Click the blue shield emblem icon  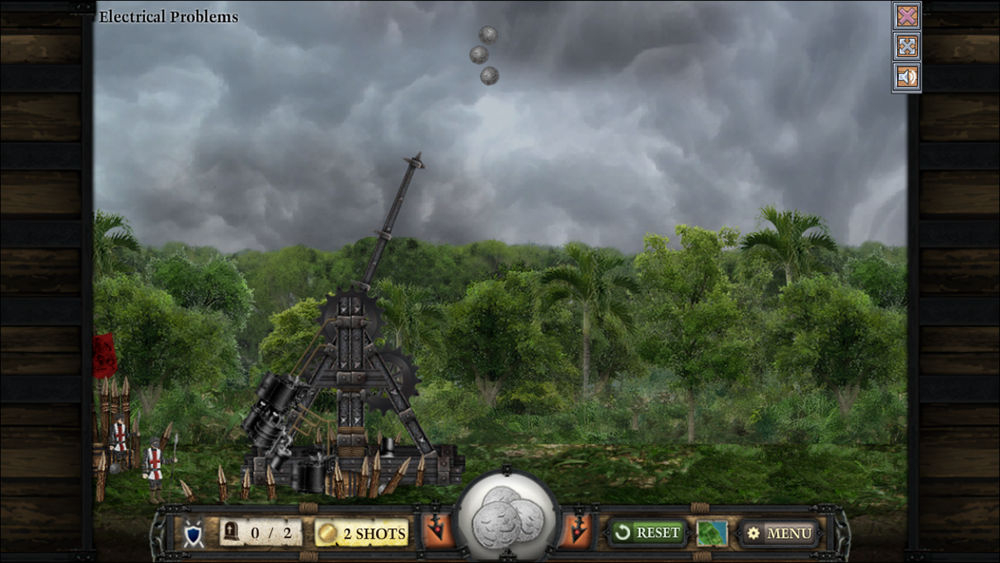tap(194, 533)
